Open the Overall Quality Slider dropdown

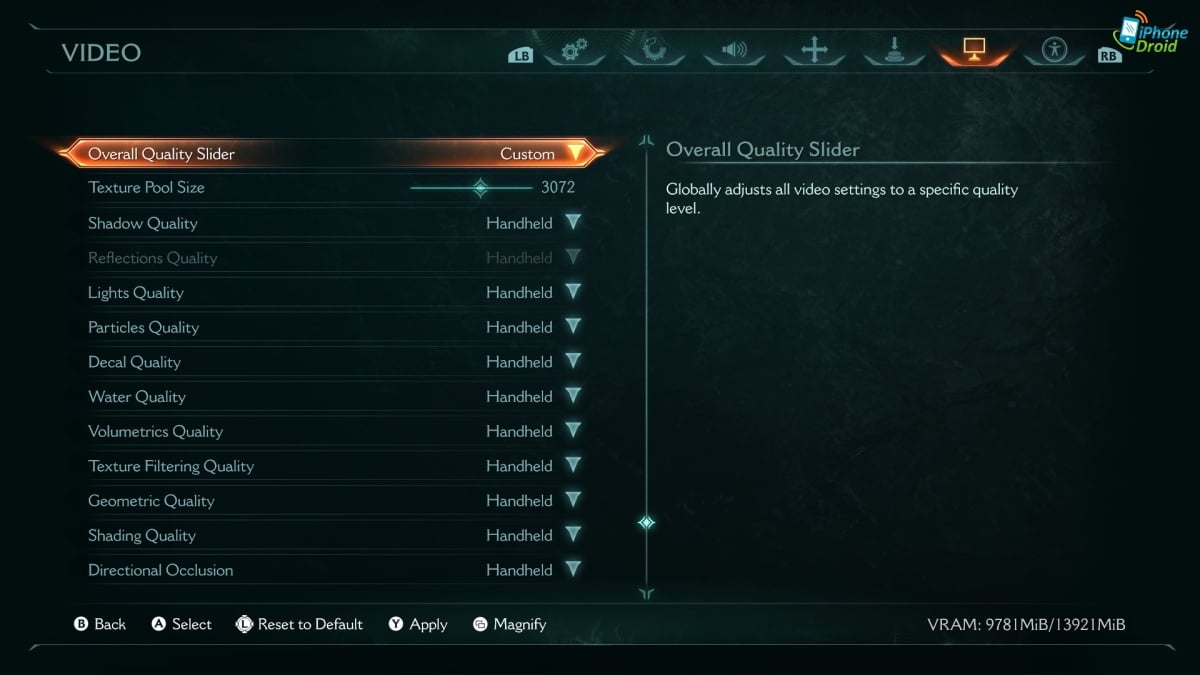[575, 154]
